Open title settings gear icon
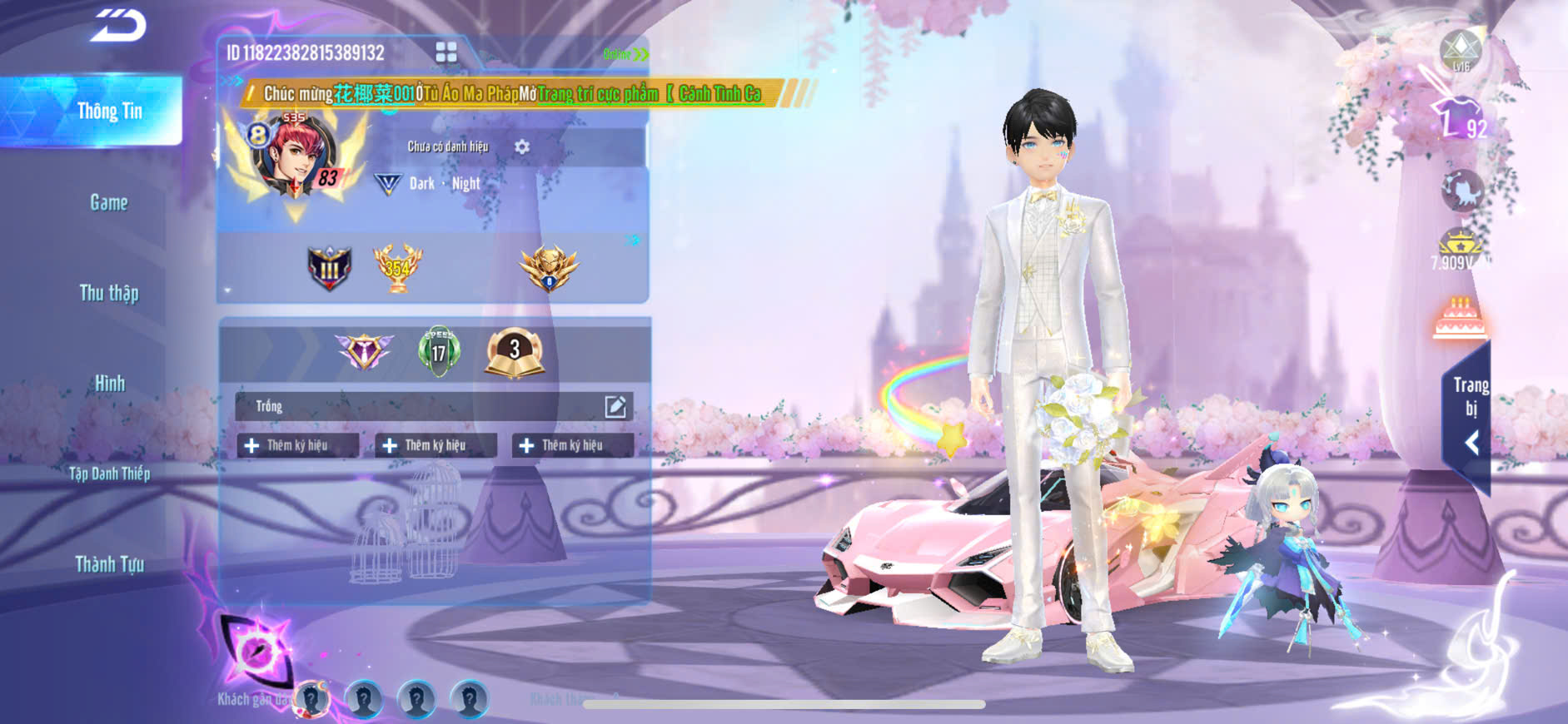 522,146
